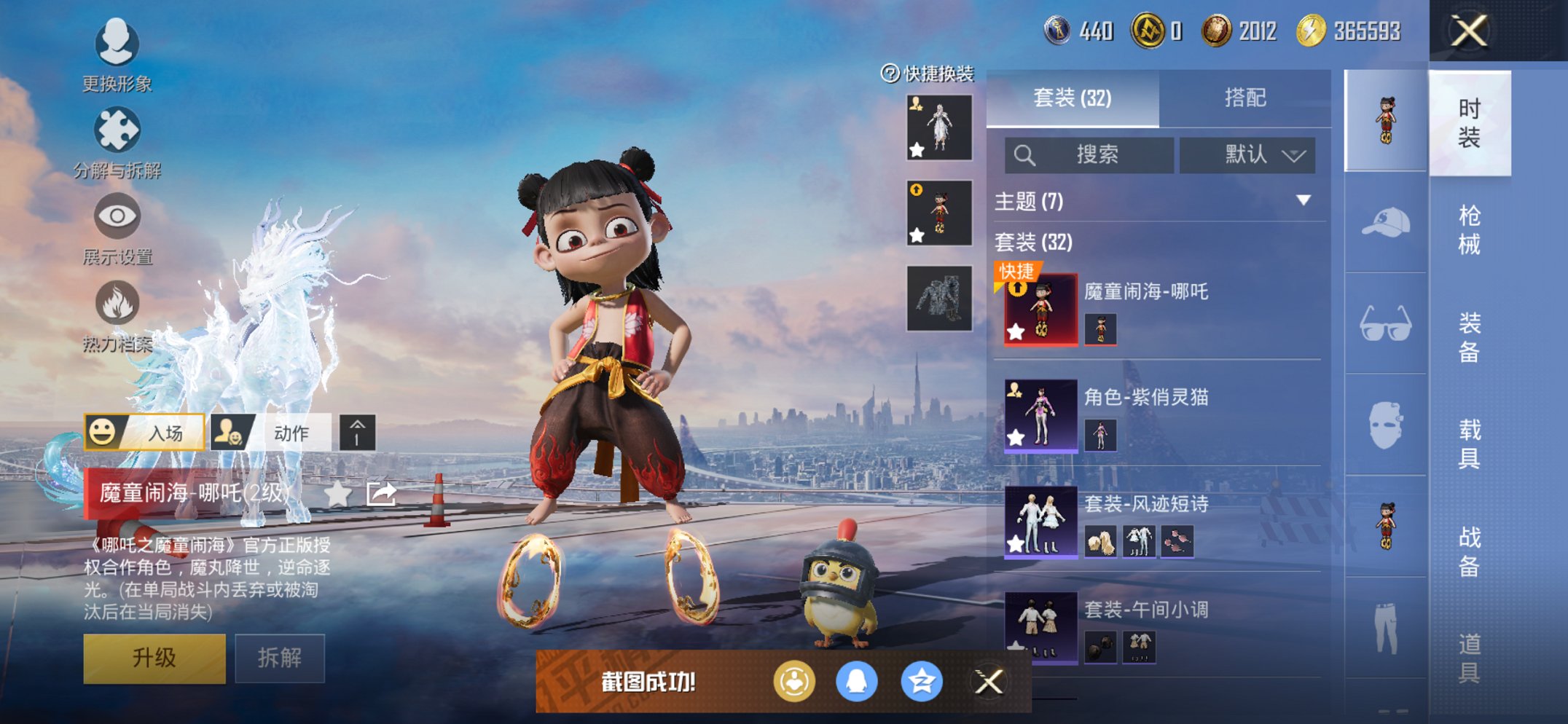Select the 入场 entrance emote button

click(144, 433)
